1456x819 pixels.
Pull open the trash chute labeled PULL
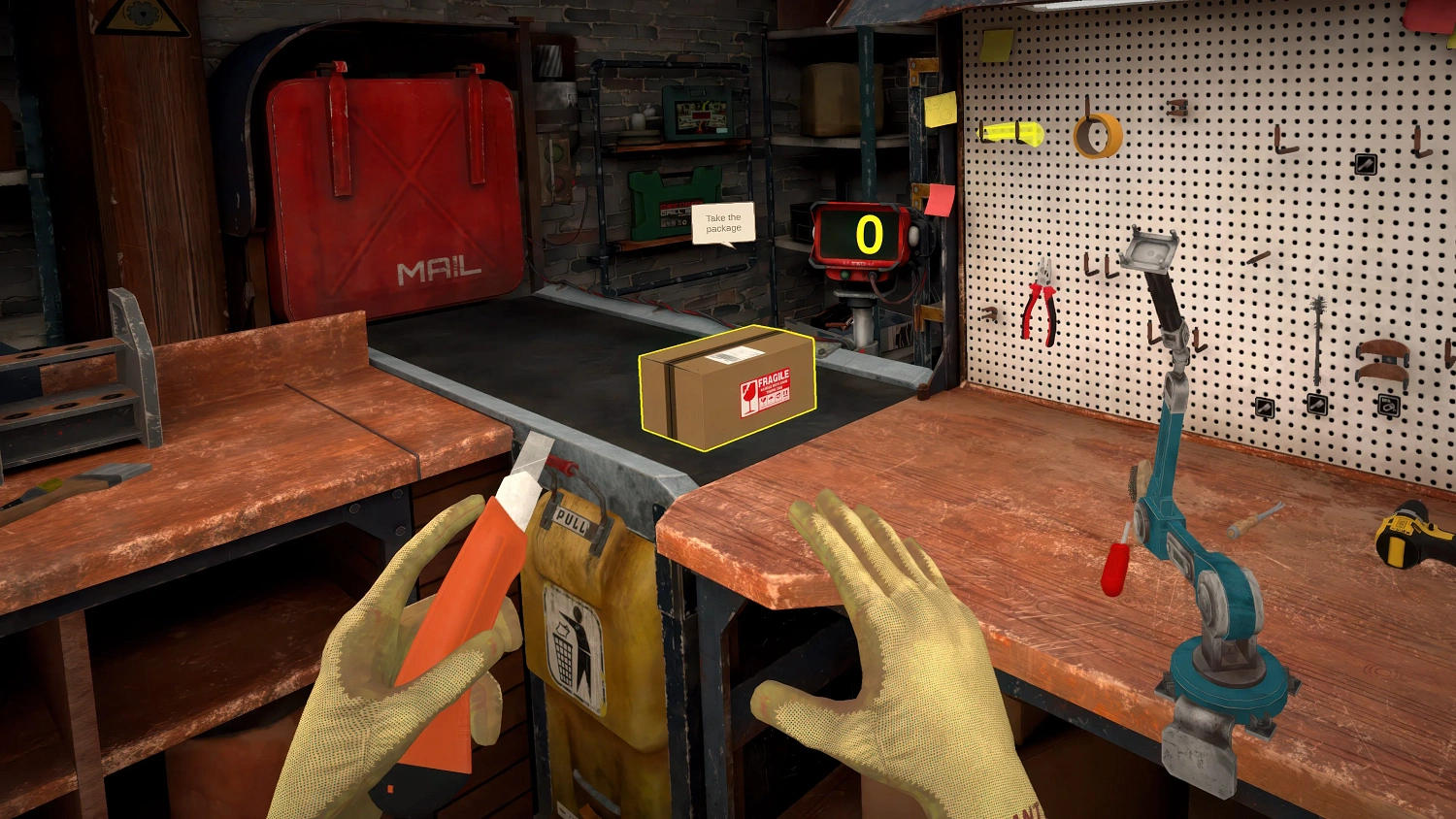[x=573, y=517]
